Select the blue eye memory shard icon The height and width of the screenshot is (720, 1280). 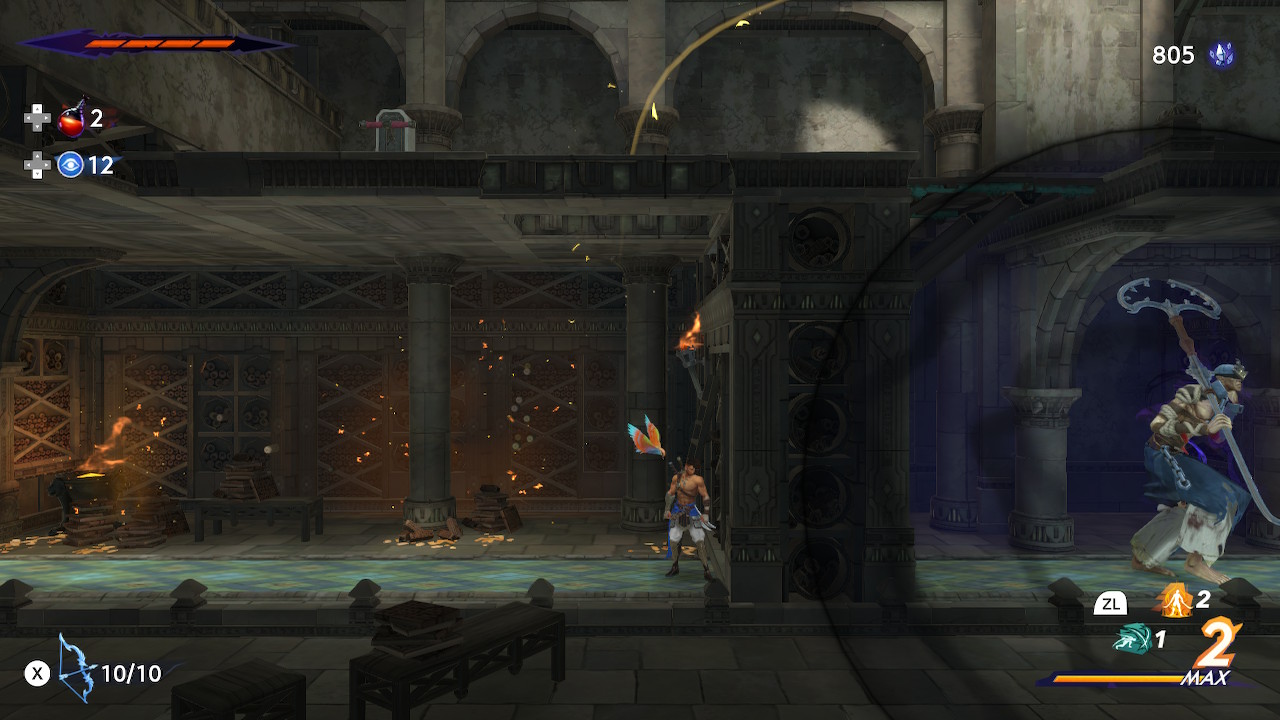pos(70,165)
